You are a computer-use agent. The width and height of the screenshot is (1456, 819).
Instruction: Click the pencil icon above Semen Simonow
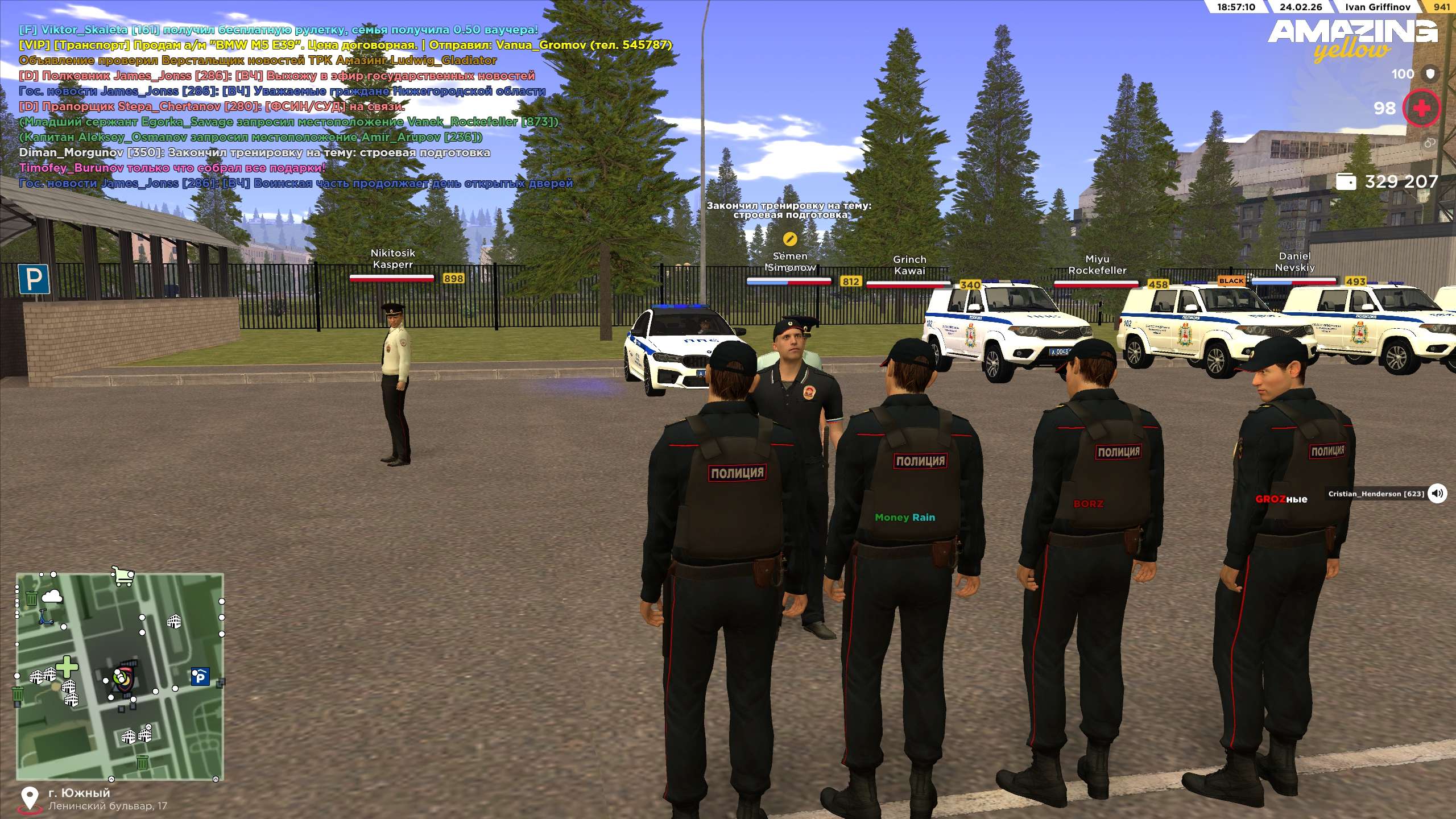tap(789, 238)
